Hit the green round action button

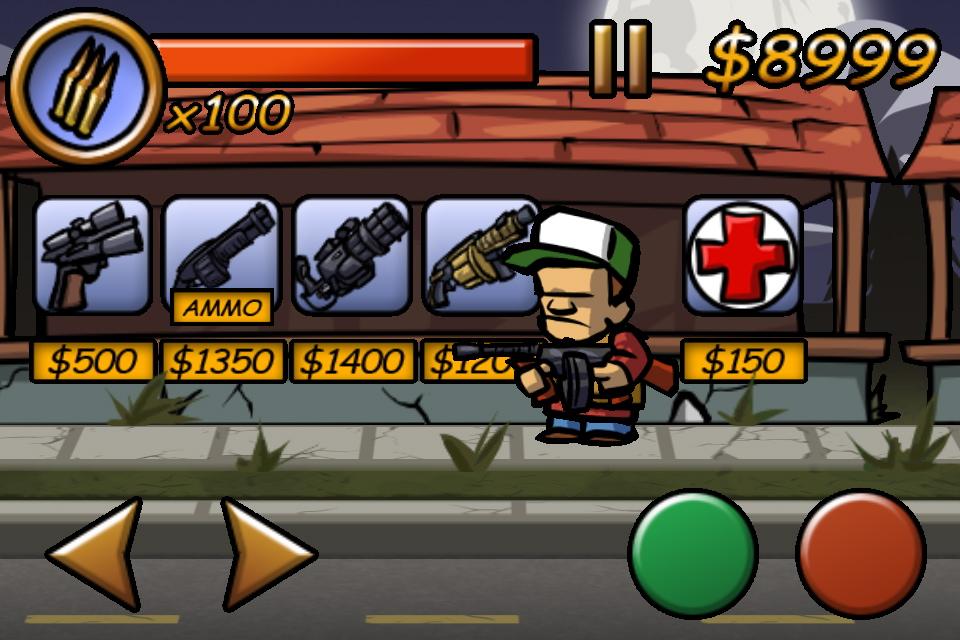(x=692, y=553)
